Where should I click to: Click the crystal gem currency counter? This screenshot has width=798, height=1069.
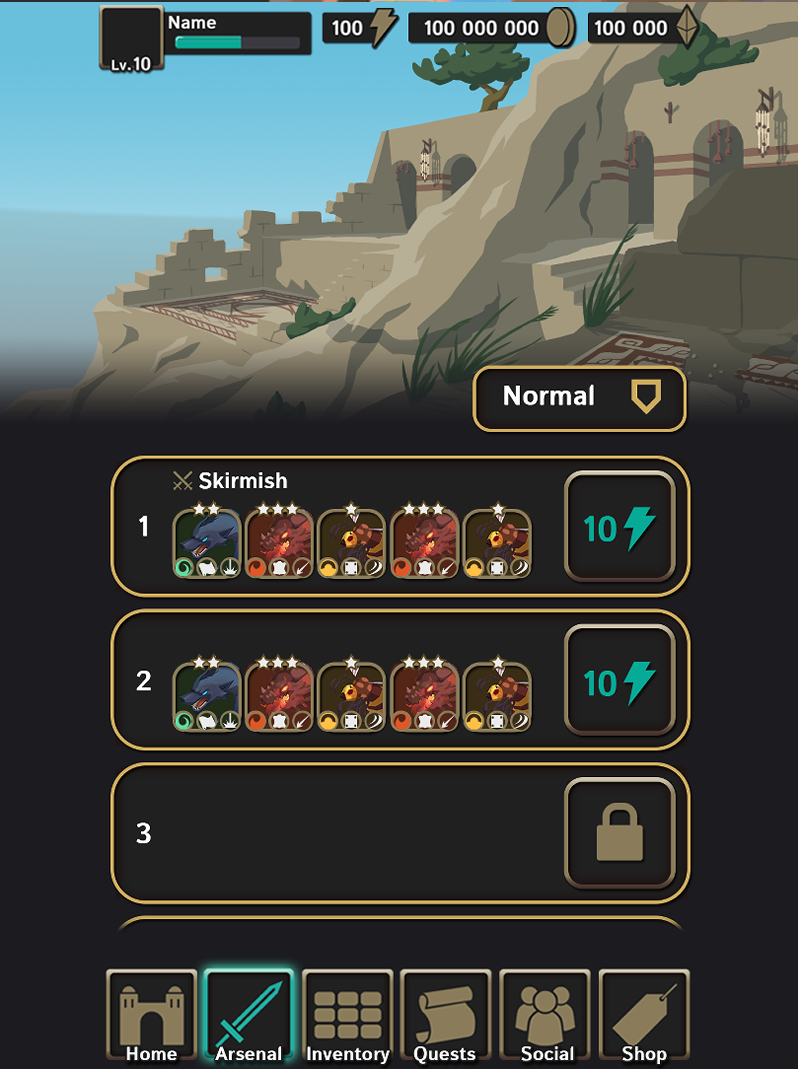click(x=643, y=28)
